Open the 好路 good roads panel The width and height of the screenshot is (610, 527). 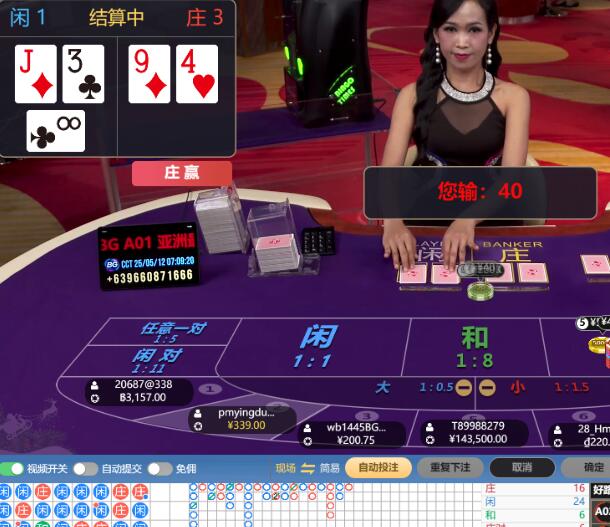pos(600,490)
